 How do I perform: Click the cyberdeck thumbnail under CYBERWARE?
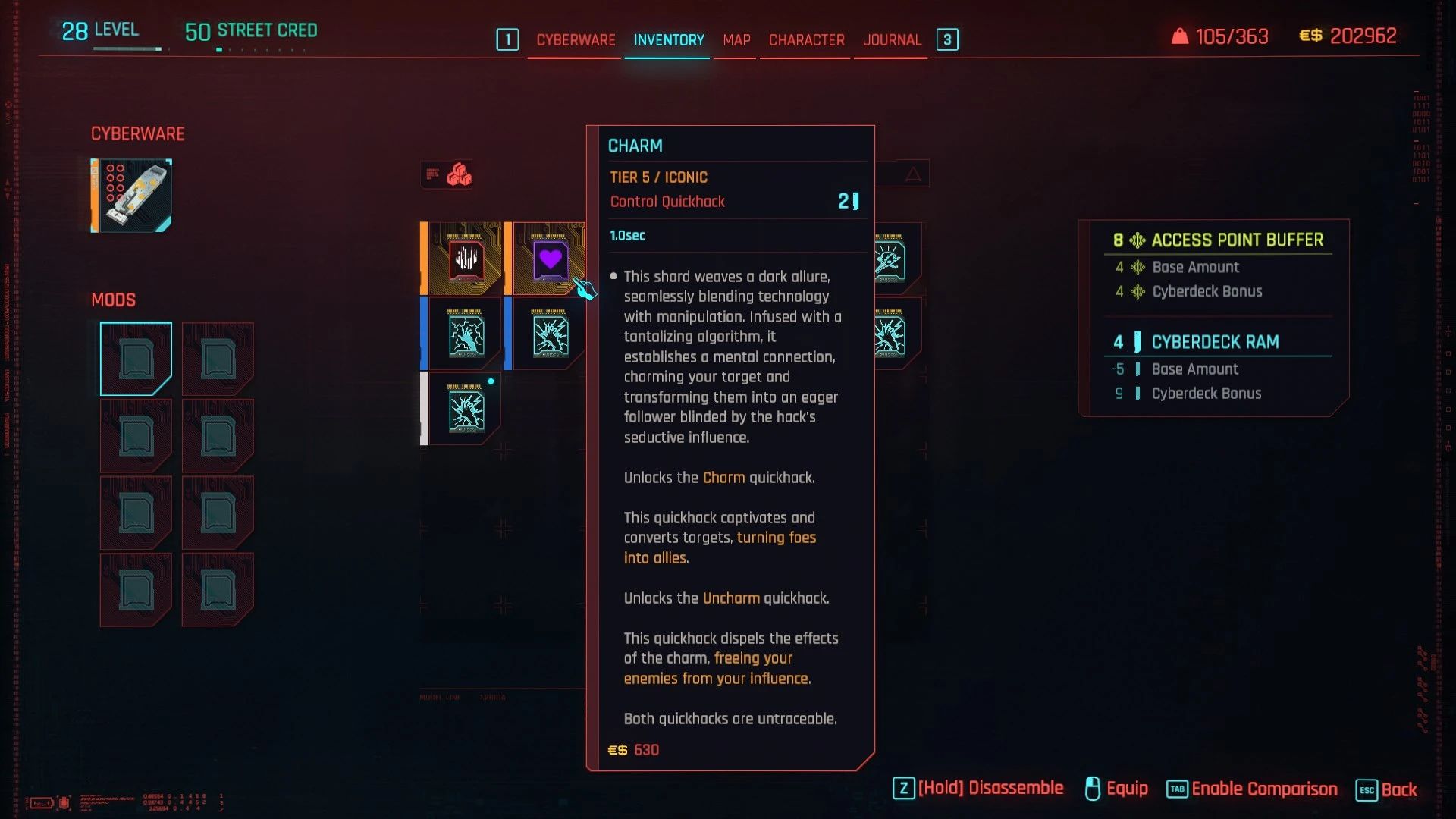click(130, 195)
